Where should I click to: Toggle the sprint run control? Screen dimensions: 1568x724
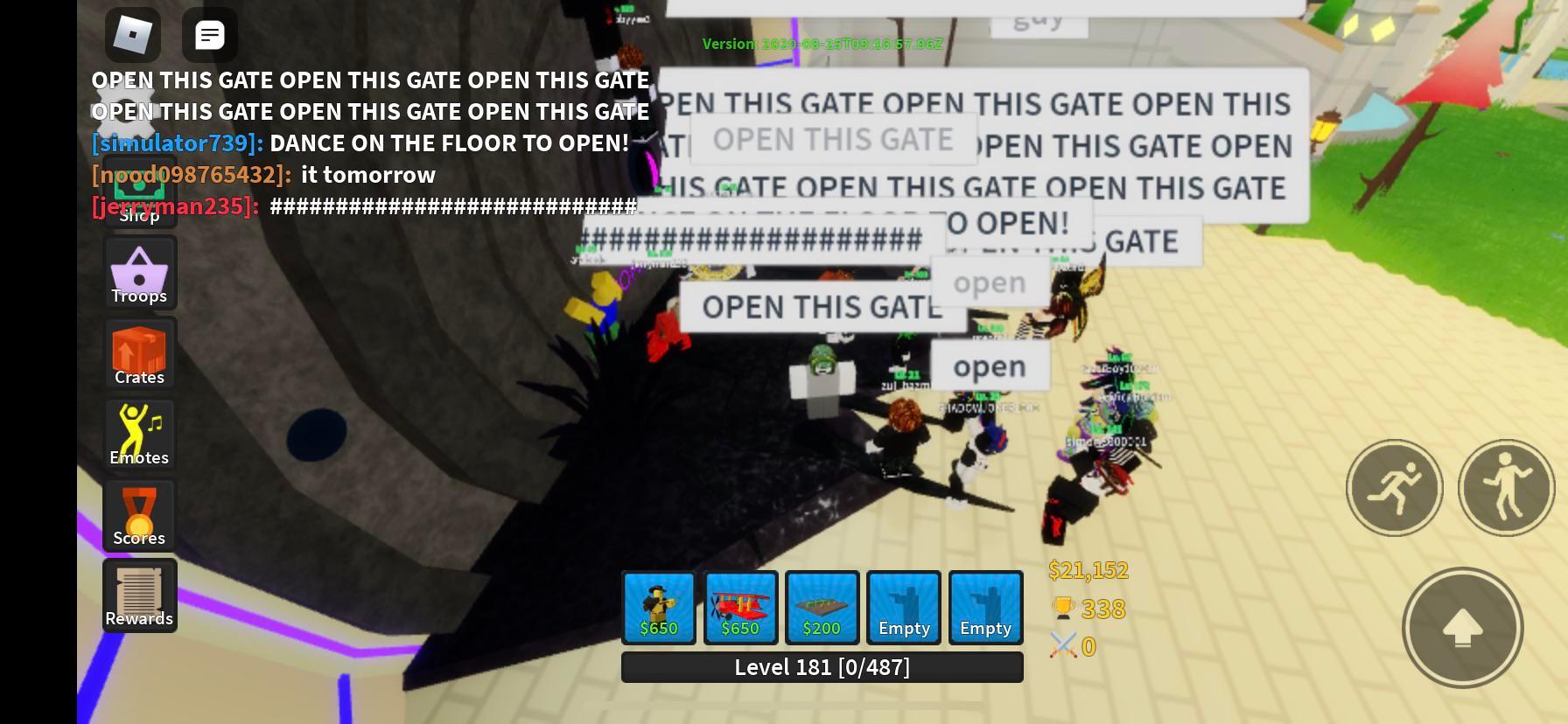tap(1395, 488)
